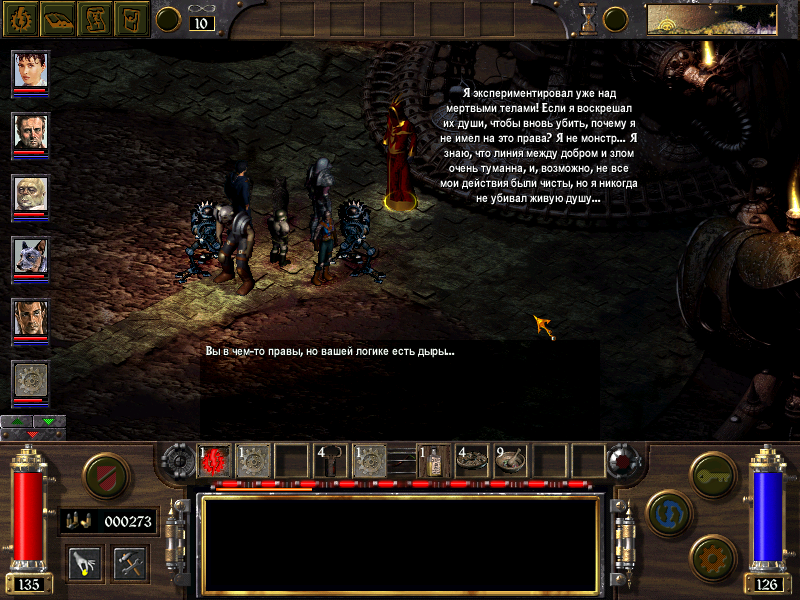Screen dimensions: 800x600
Task: Select the mechanical gear follower portrait
Action: point(30,380)
